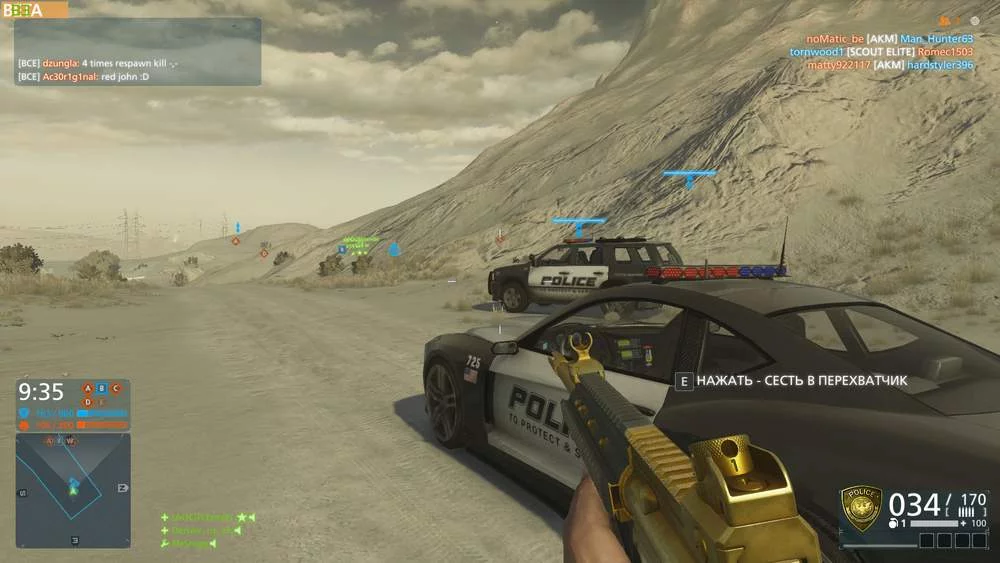The height and width of the screenshot is (563, 1000).
Task: Select objective A flag icon
Action: [87, 388]
